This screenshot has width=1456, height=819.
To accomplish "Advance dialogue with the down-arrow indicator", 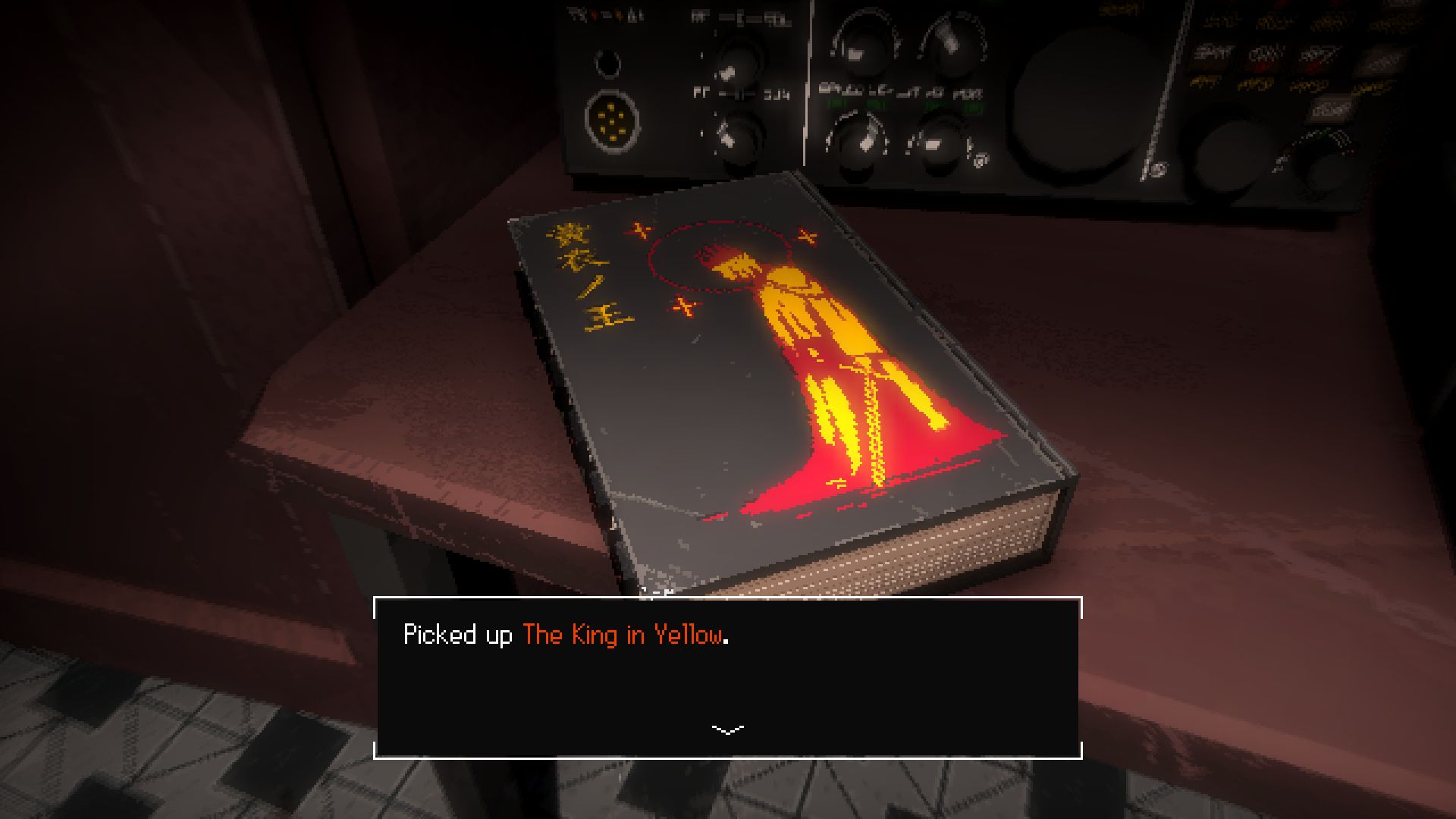I will click(x=728, y=730).
